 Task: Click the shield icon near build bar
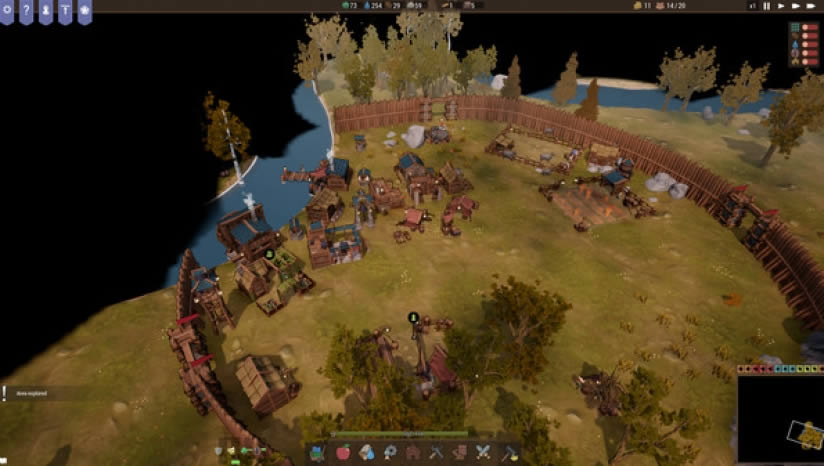[x=219, y=451]
